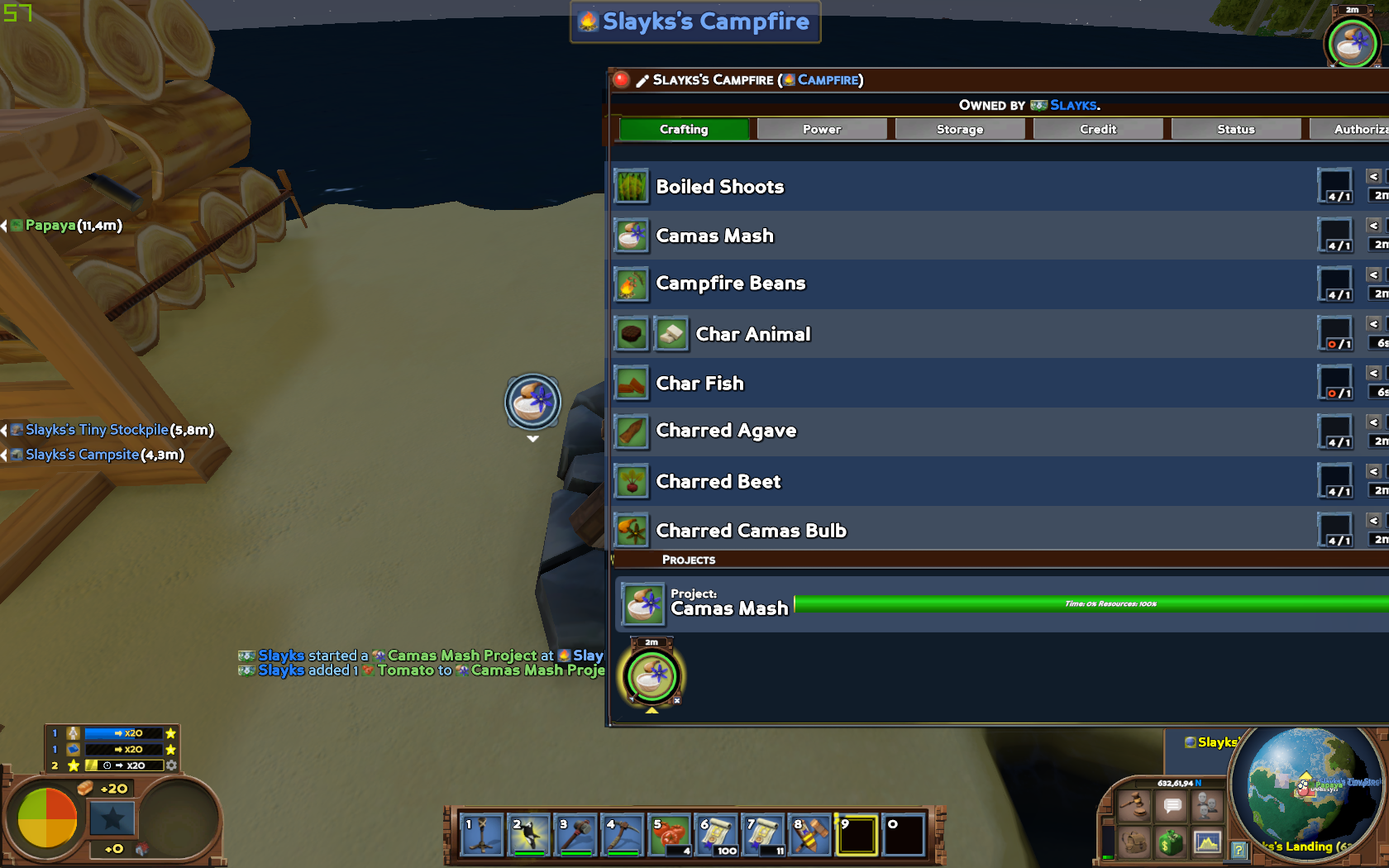Click the Camas Mash project icon
This screenshot has height=868, width=1389.
point(642,604)
